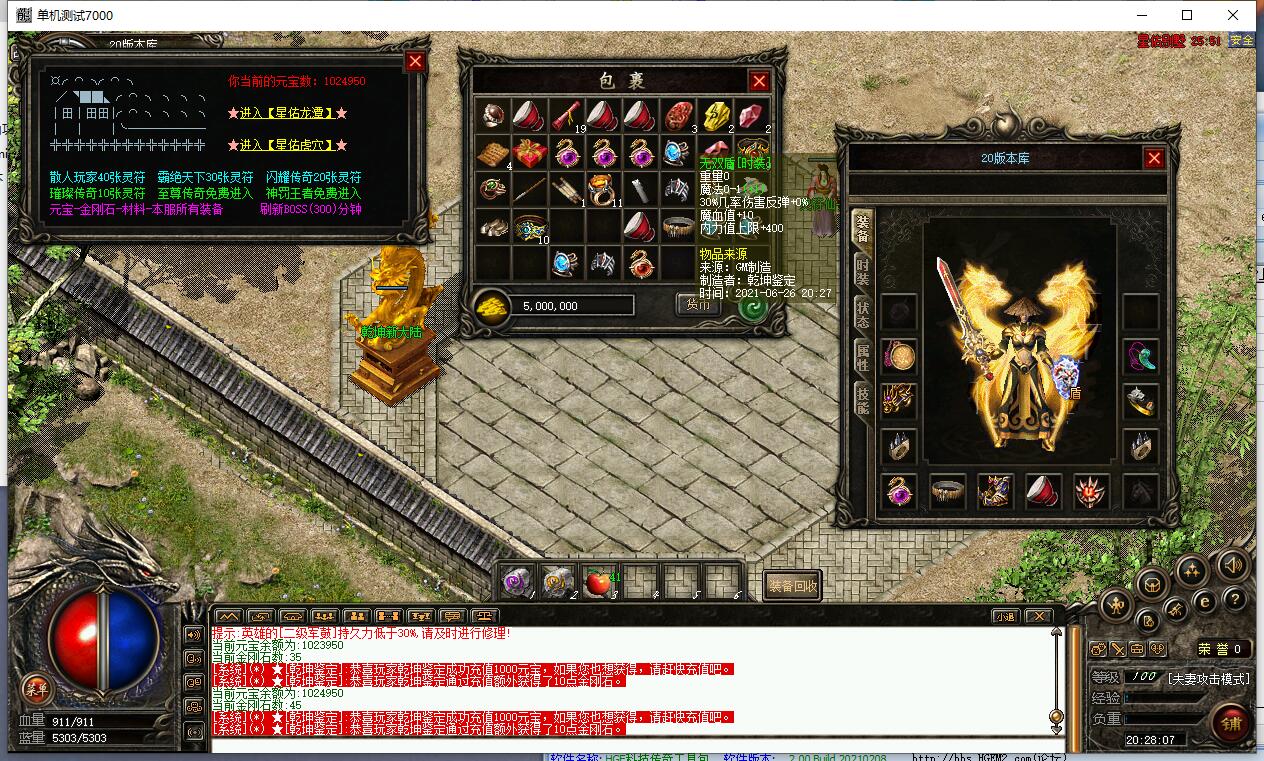Open the 属性 attributes tab
This screenshot has width=1264, height=761.
coord(862,356)
